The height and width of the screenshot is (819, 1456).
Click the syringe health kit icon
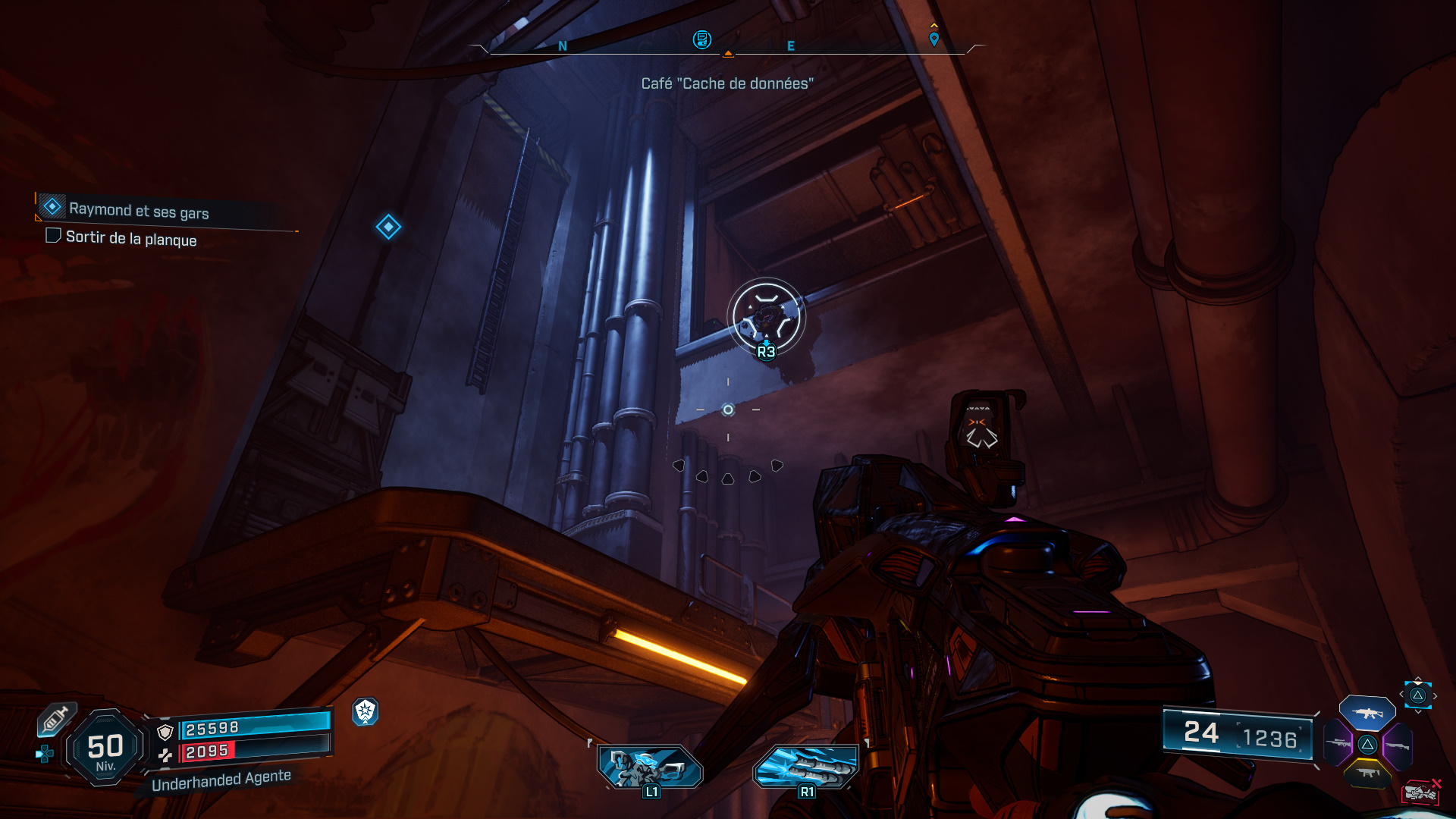point(56,720)
